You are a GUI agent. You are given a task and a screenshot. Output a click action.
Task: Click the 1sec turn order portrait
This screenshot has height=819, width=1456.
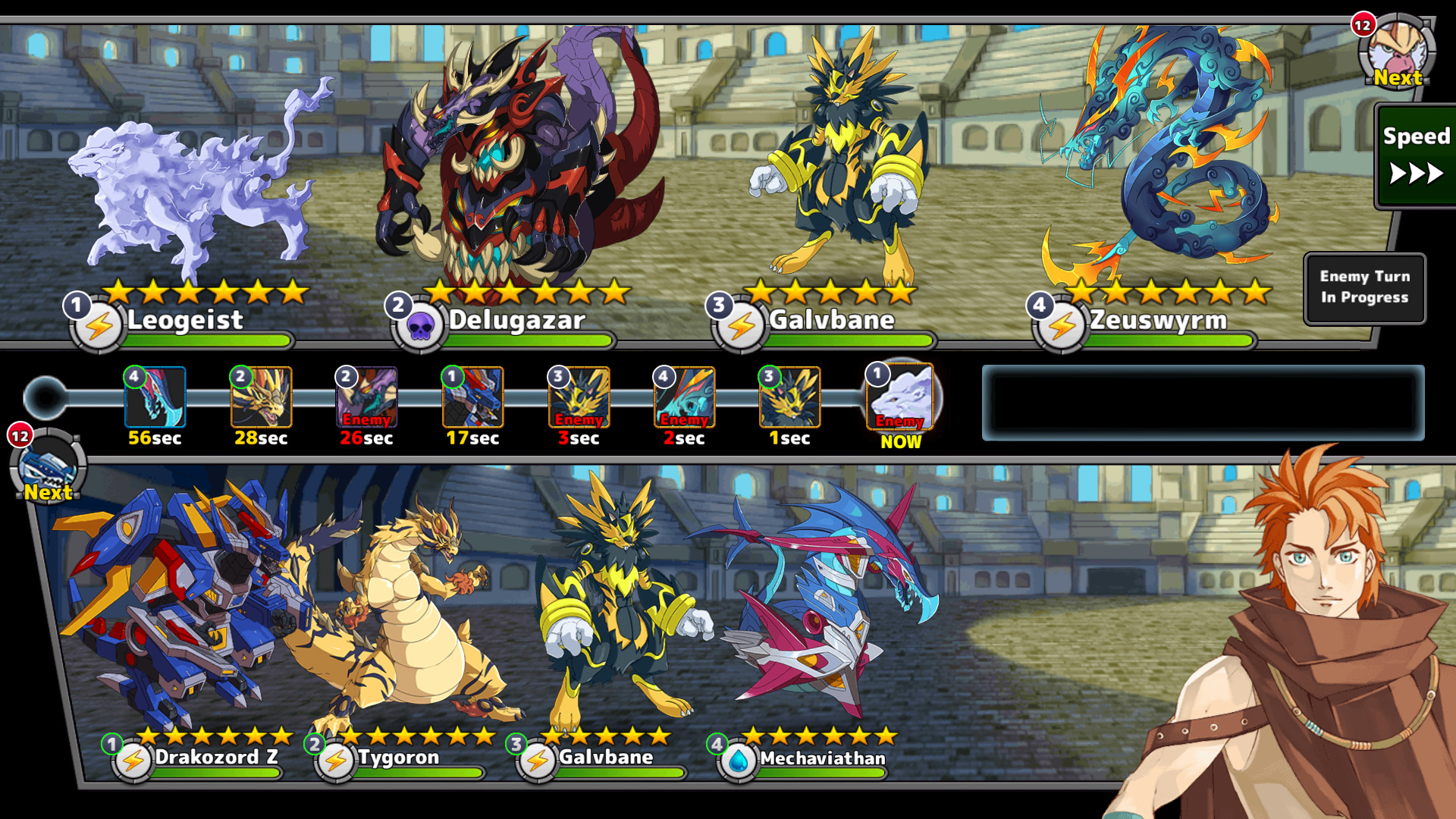pos(789,397)
